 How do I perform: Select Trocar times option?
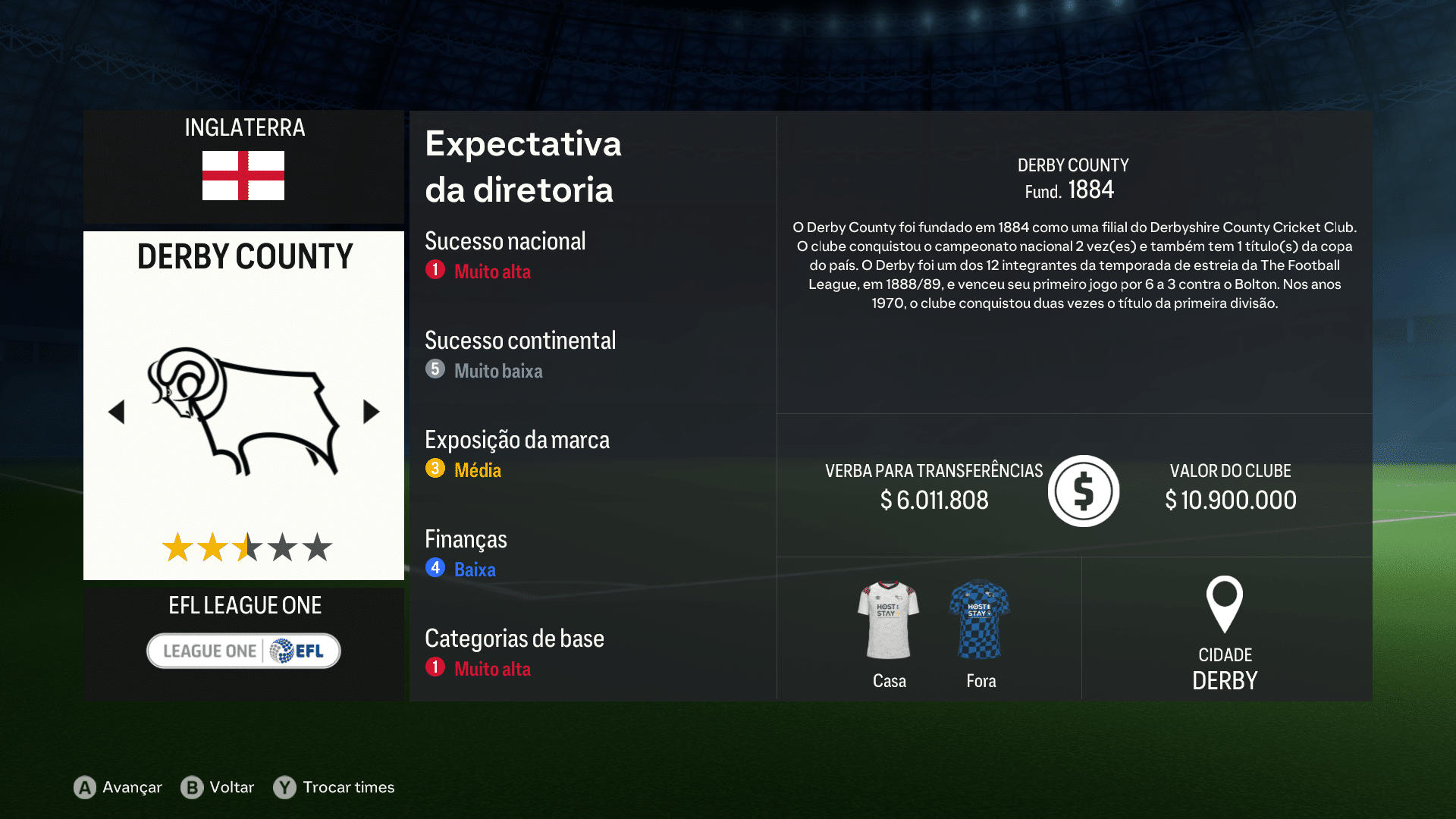(x=347, y=788)
